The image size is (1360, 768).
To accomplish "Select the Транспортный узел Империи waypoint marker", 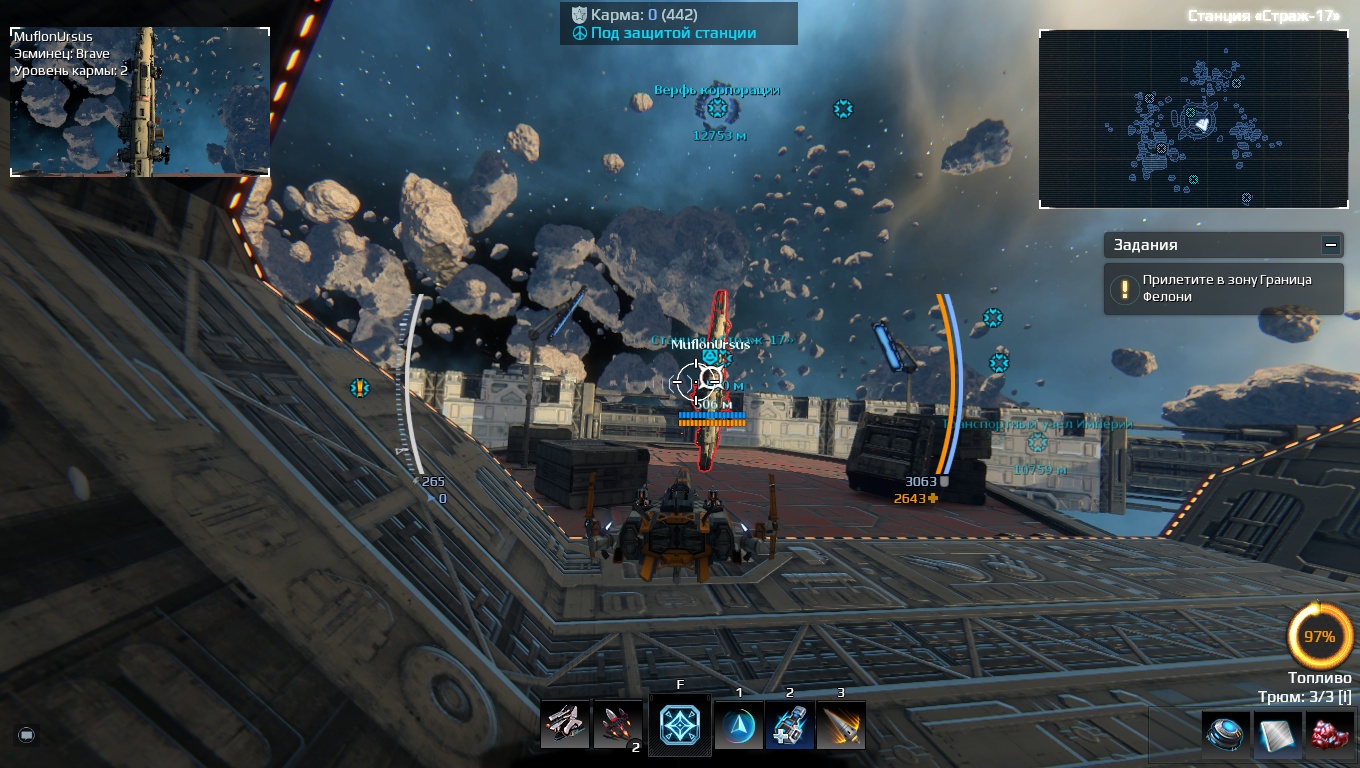I will pos(1038,442).
